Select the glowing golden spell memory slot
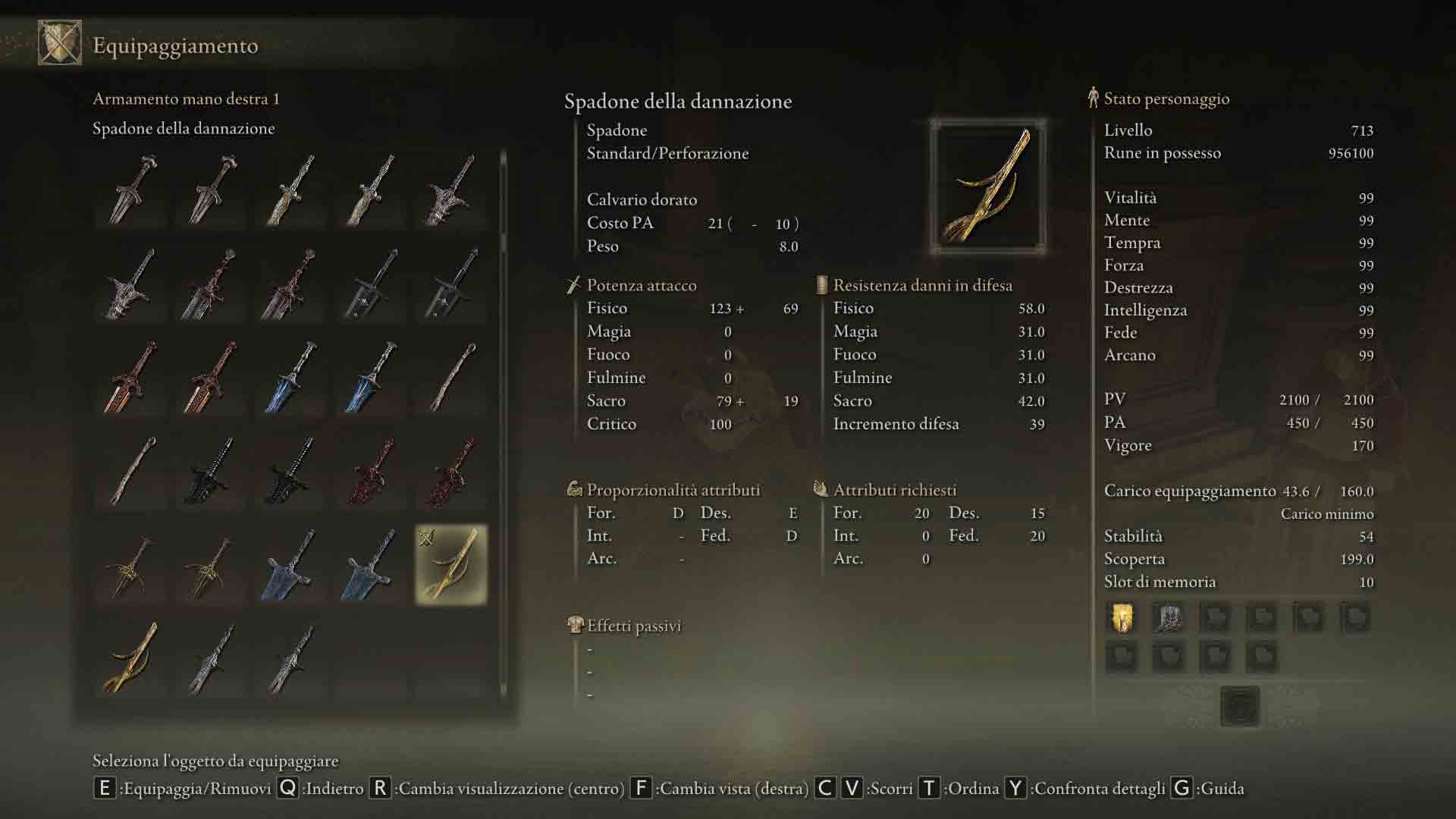Image resolution: width=1456 pixels, height=819 pixels. pyautogui.click(x=1122, y=618)
